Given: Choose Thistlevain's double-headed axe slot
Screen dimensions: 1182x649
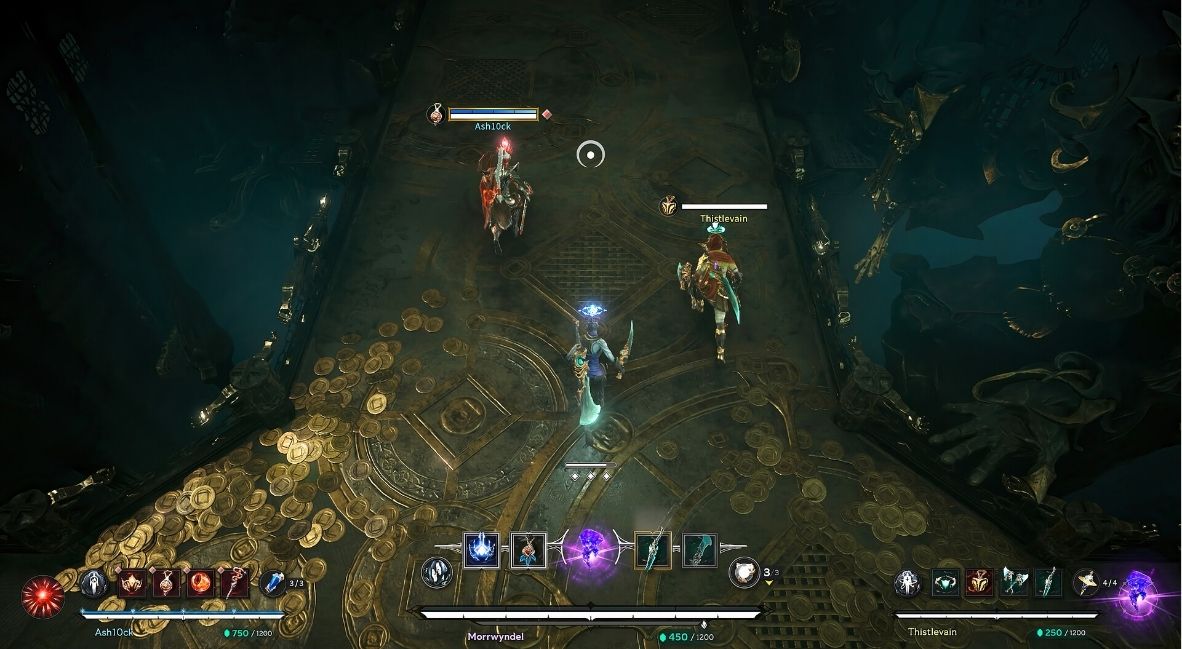Looking at the screenshot, I should (x=1014, y=583).
